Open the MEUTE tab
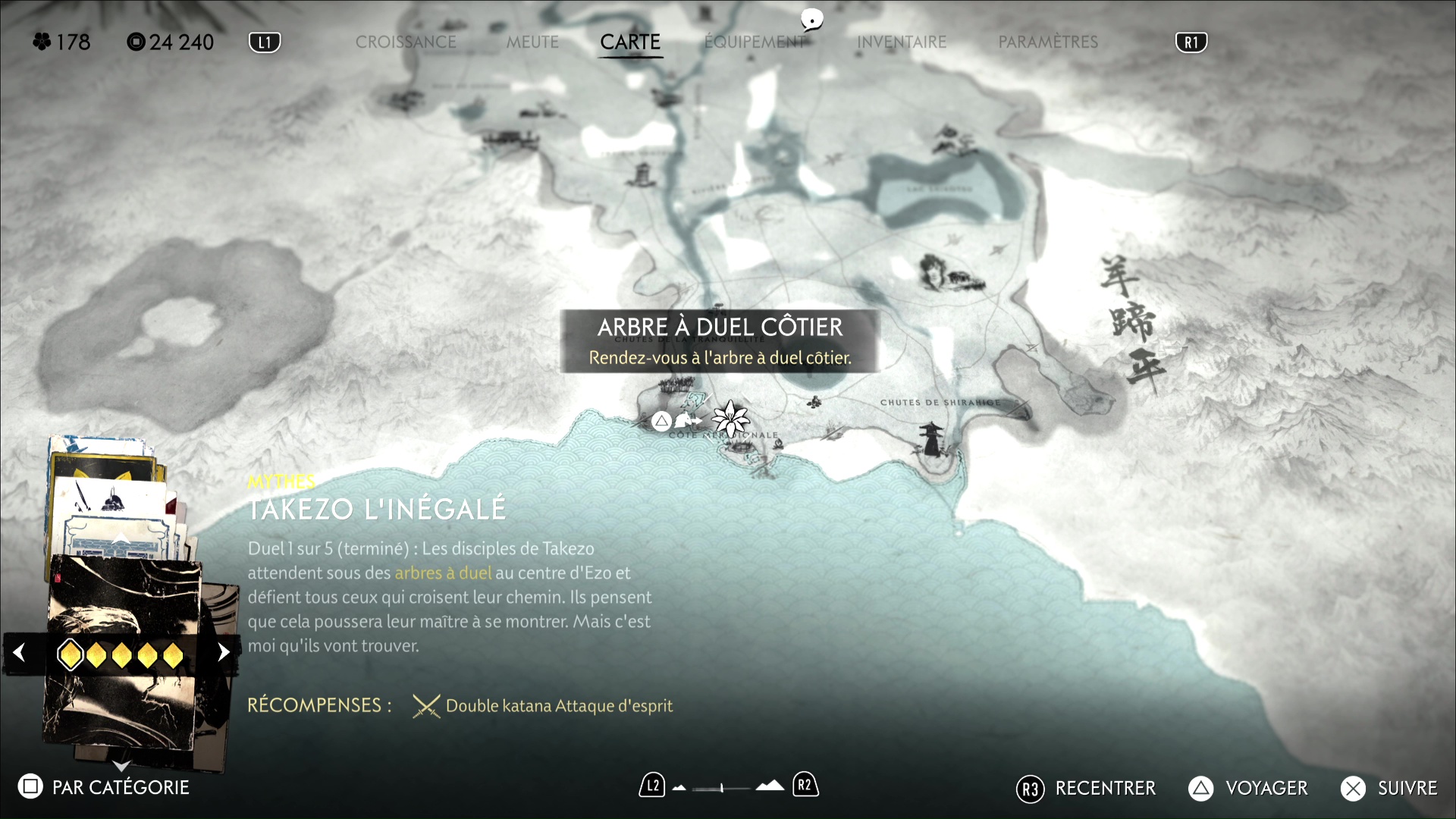 pos(532,42)
